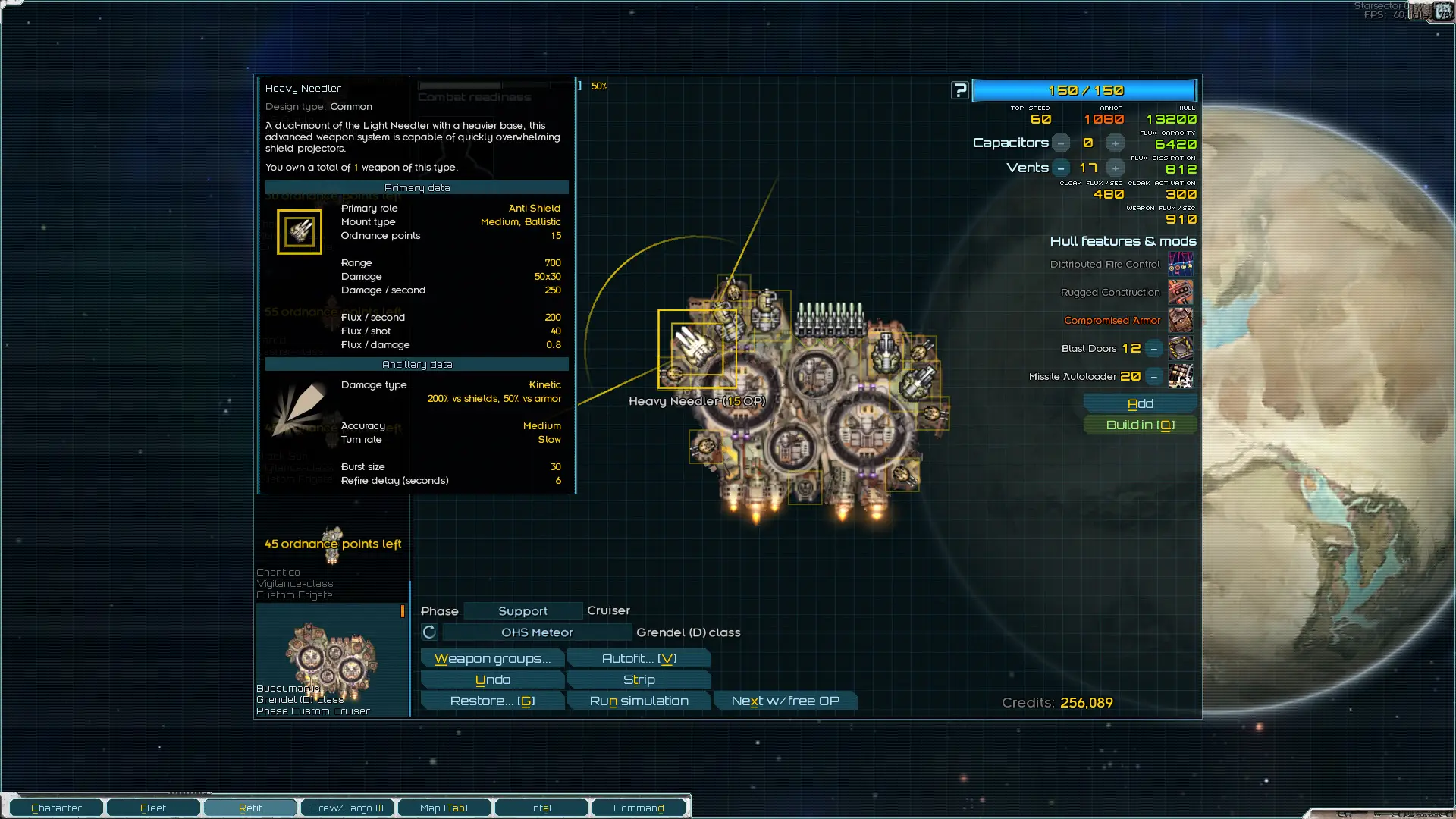This screenshot has height=819, width=1456.
Task: Choose Build in for hull mods
Action: (1140, 425)
